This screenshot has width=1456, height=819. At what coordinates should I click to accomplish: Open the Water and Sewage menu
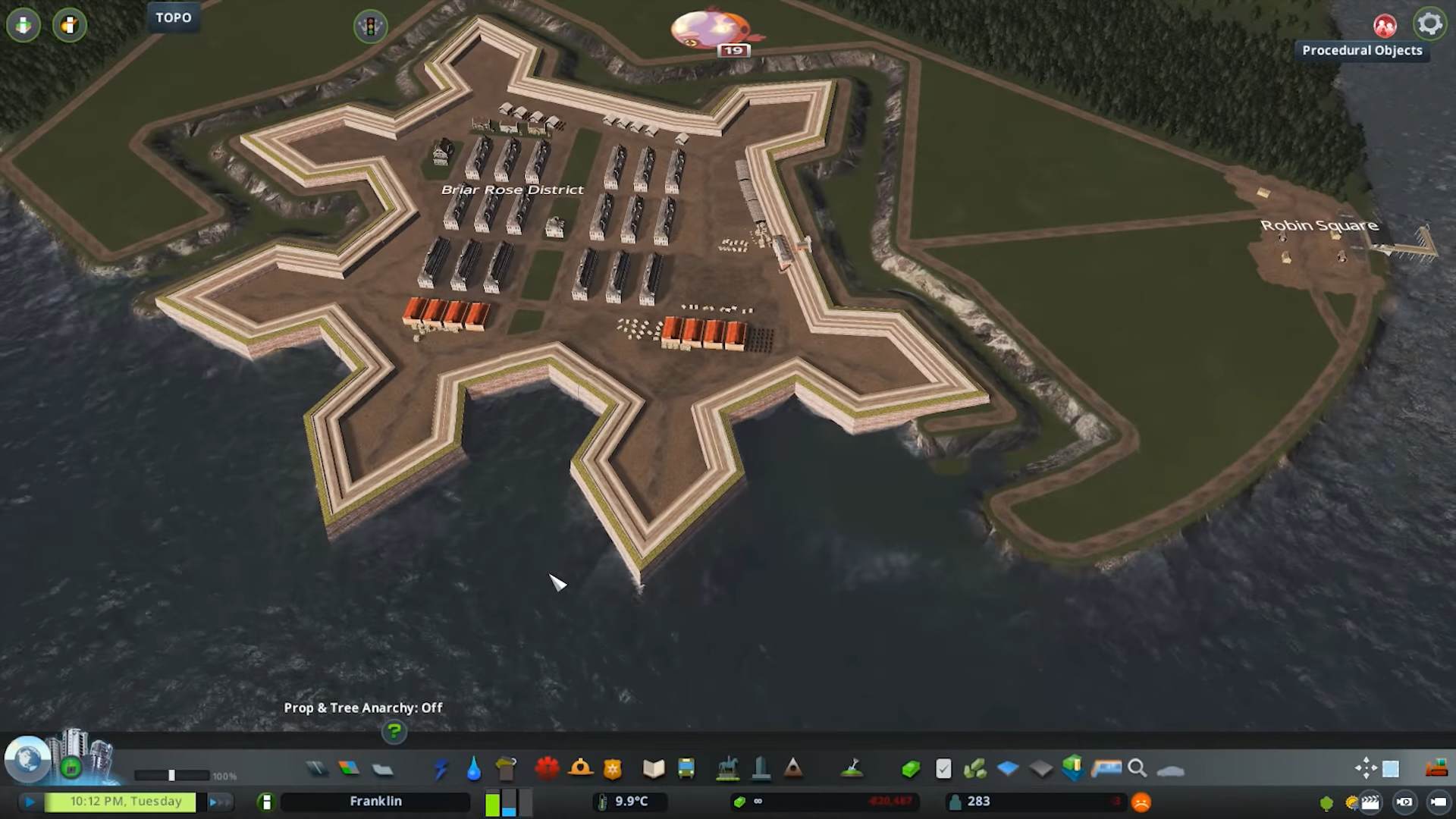coord(474,769)
